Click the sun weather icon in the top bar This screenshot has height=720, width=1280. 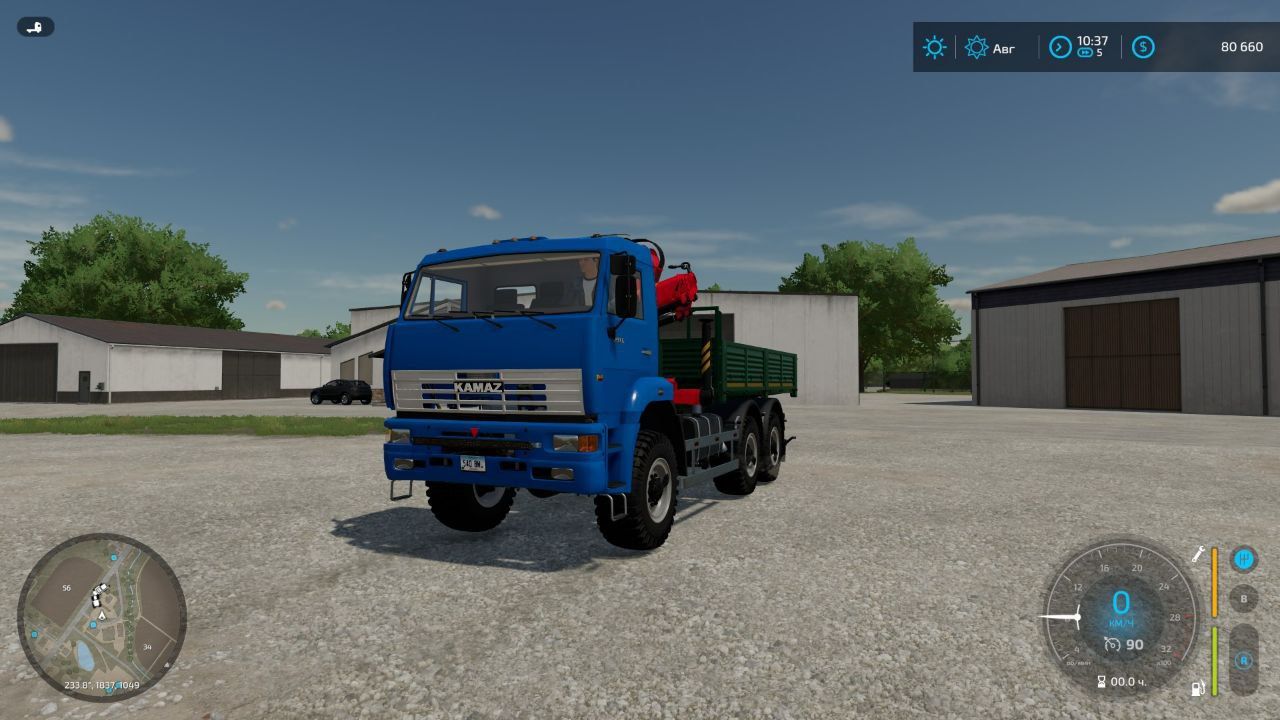point(933,47)
